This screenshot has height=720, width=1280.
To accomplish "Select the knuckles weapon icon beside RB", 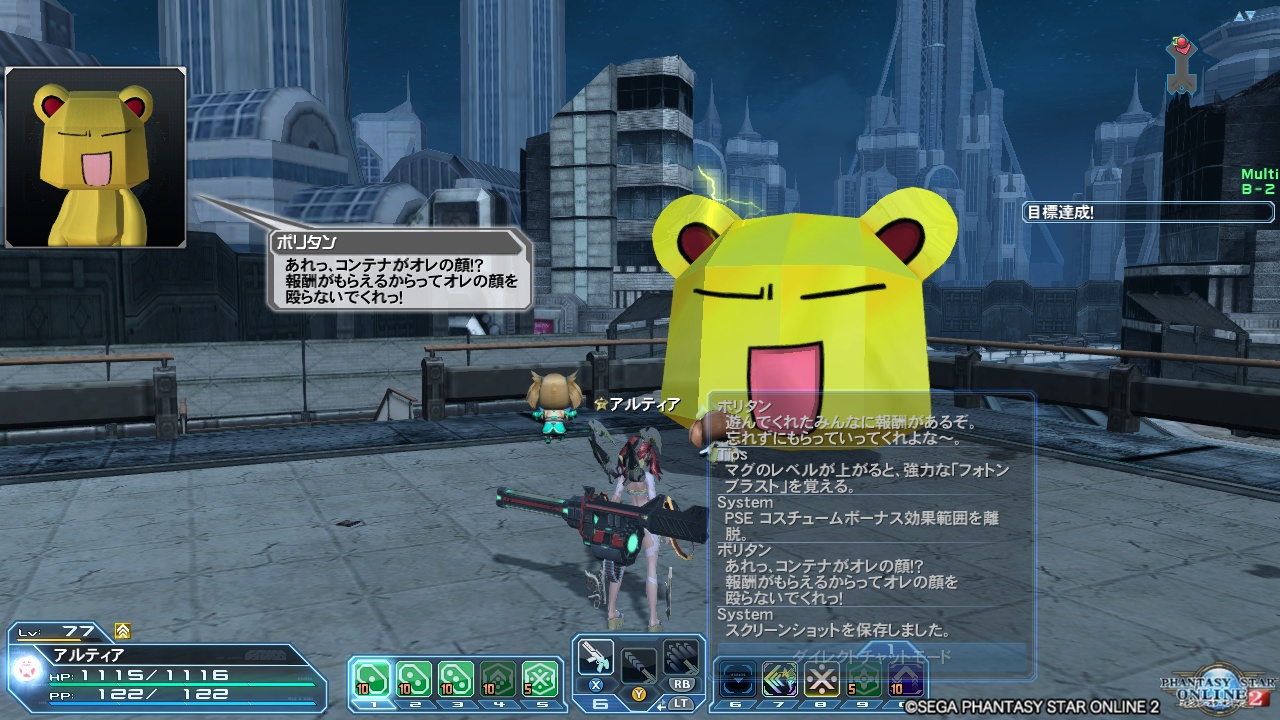I will tap(682, 656).
